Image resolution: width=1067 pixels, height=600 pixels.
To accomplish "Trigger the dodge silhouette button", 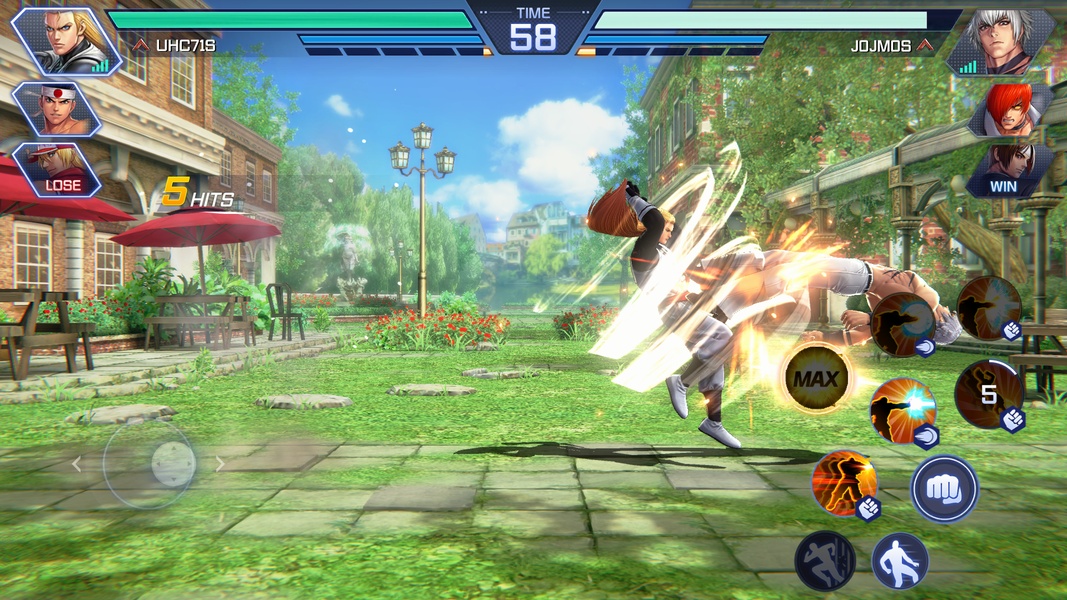I will (x=899, y=561).
